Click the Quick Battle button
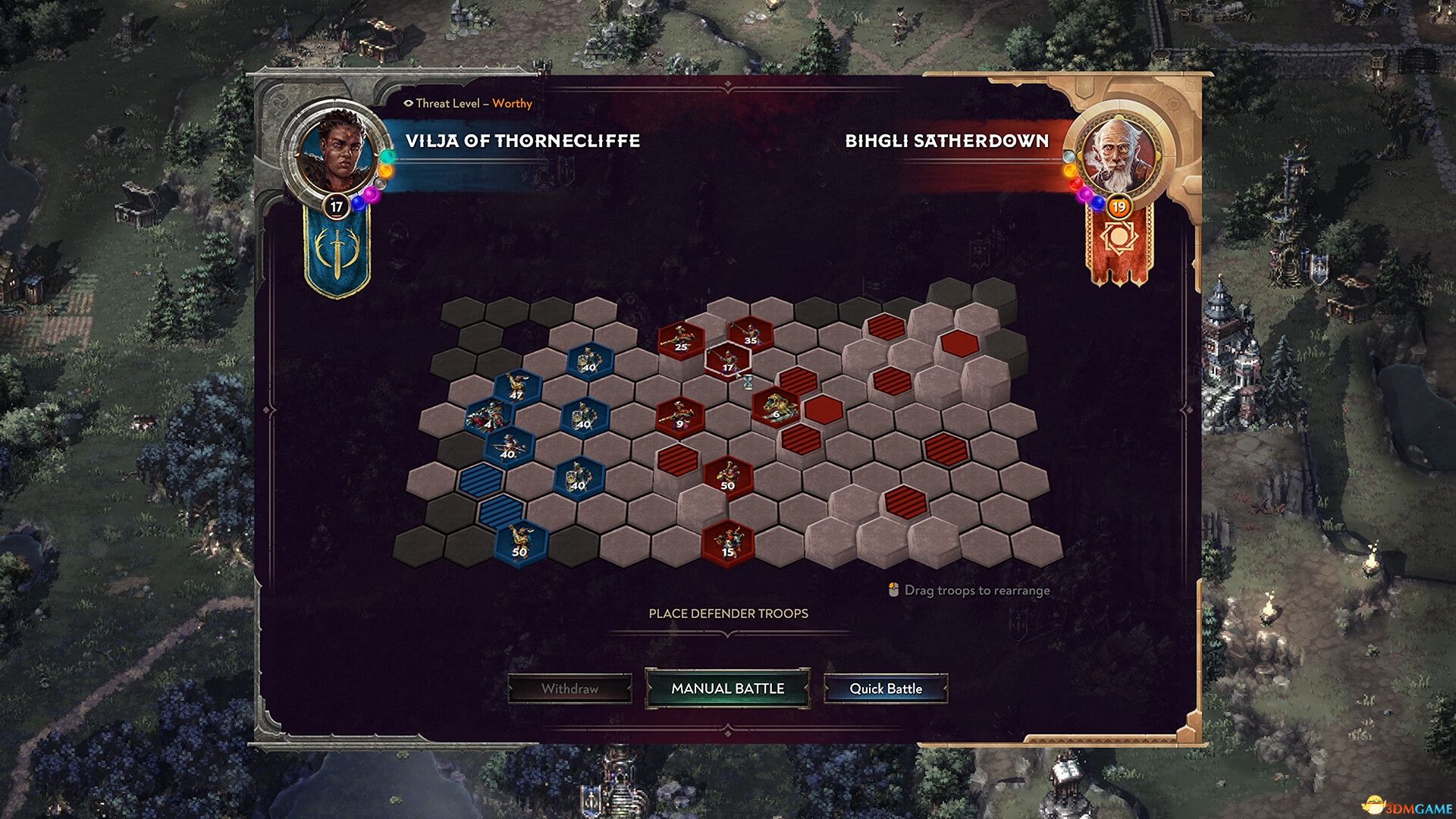The width and height of the screenshot is (1456, 819). tap(885, 690)
